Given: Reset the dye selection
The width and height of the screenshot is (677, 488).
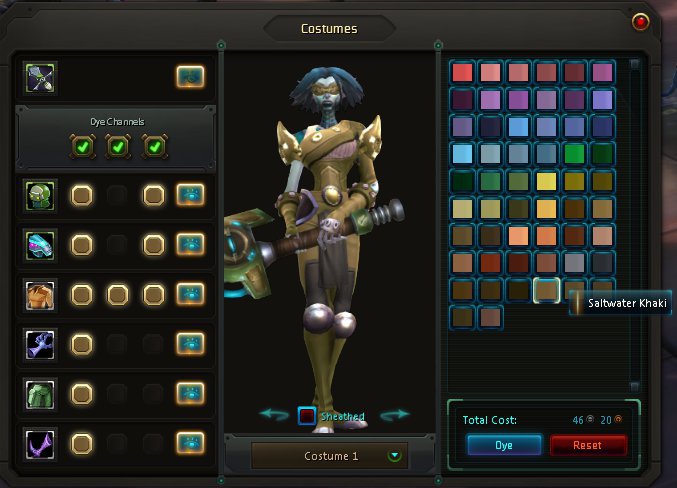Looking at the screenshot, I should point(588,445).
